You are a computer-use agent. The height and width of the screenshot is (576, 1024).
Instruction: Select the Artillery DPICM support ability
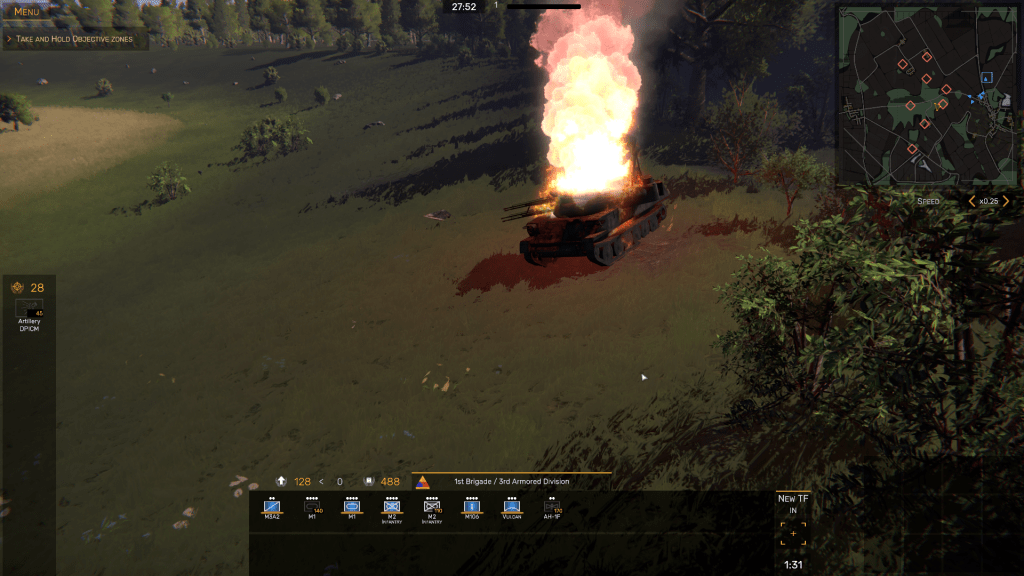(x=29, y=312)
